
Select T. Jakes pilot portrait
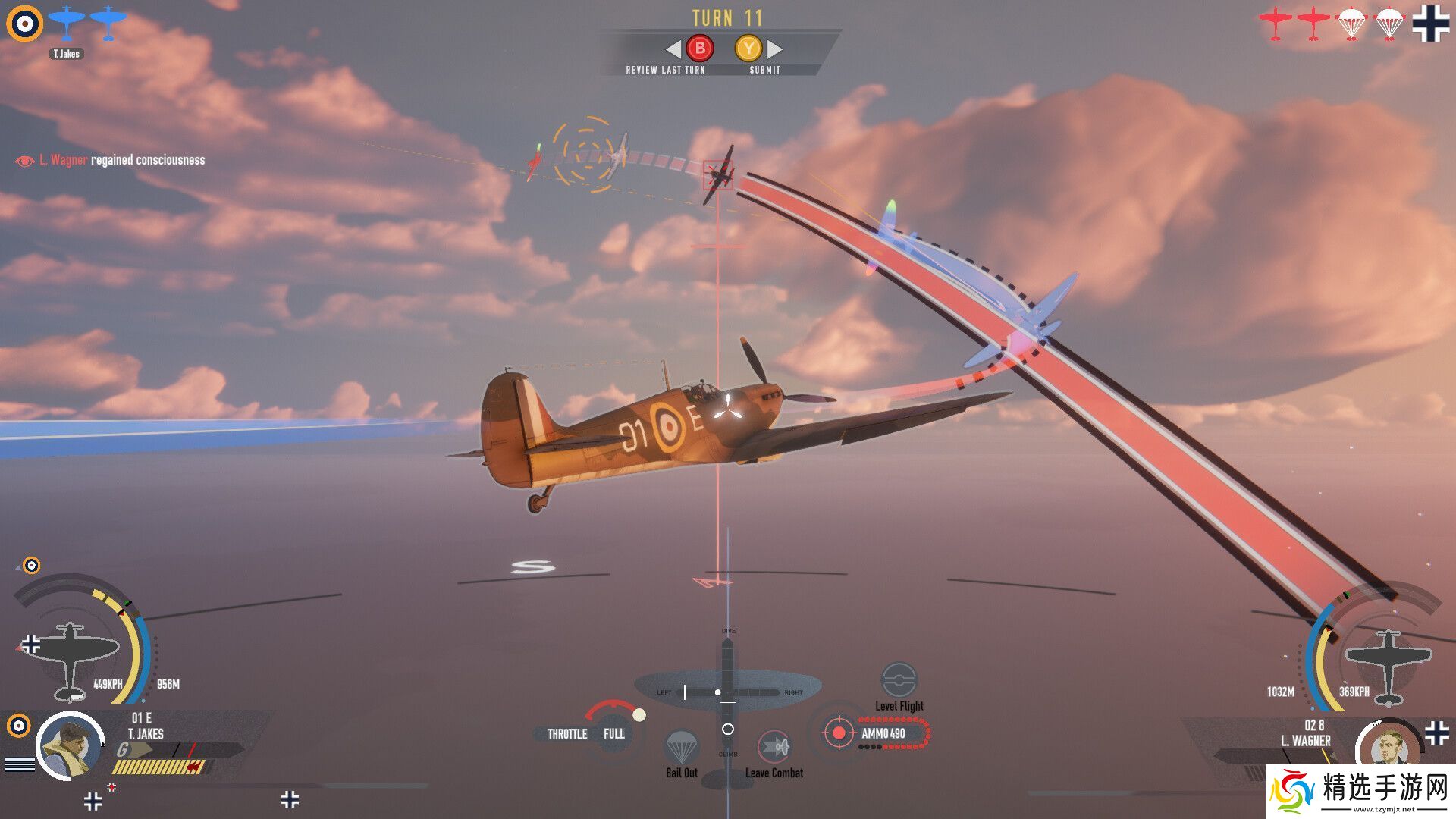71,746
